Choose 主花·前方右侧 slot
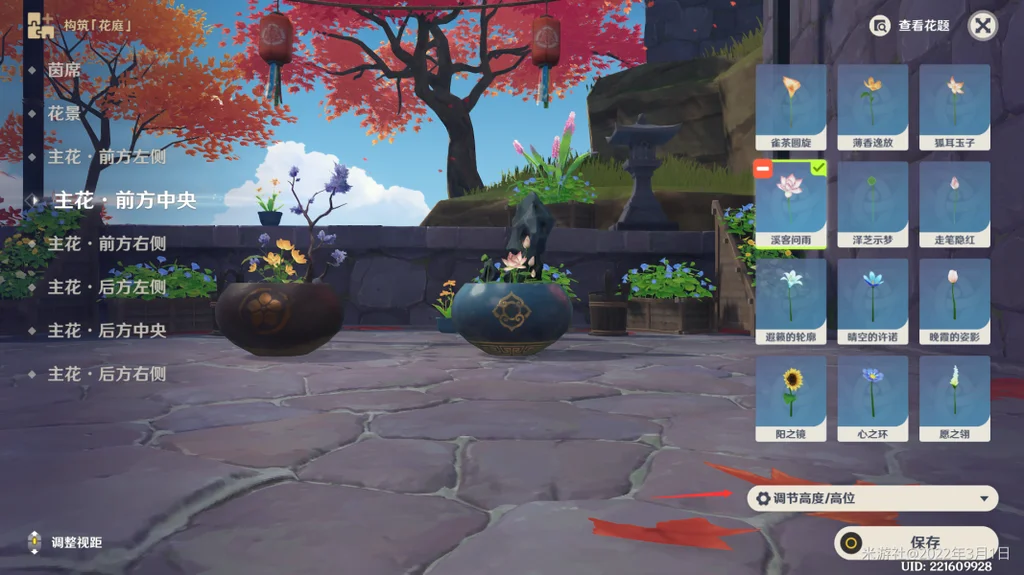Screen dimensions: 1024x575 (106, 243)
